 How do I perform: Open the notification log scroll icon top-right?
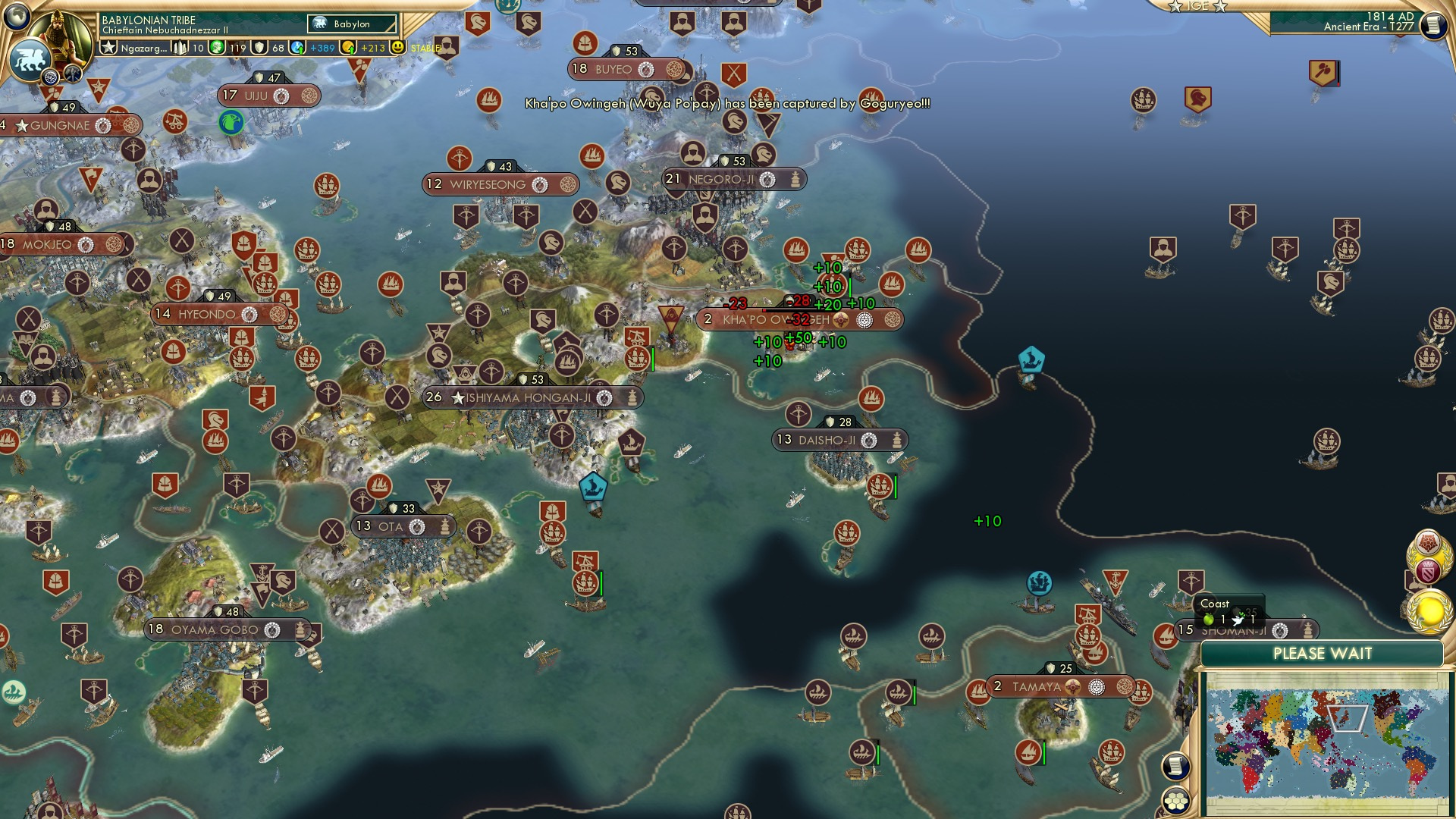[1434, 24]
